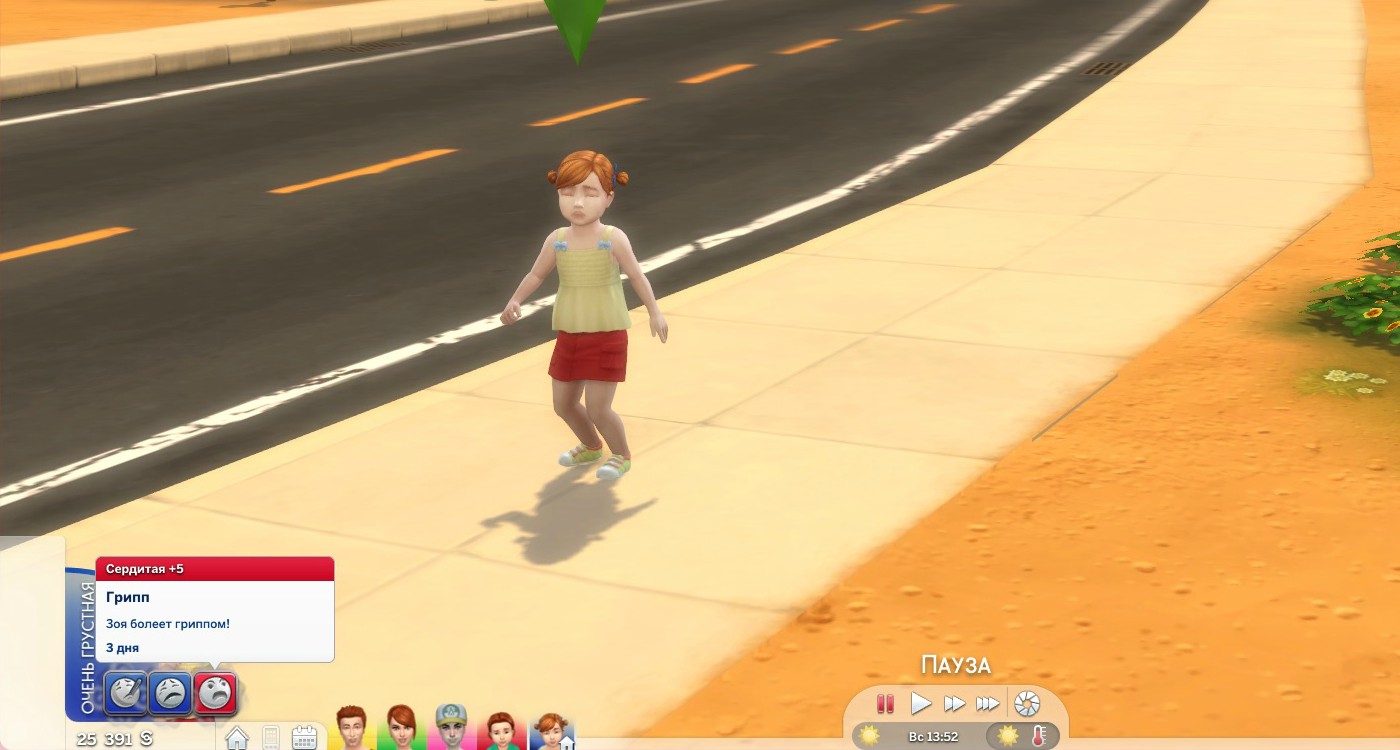
Task: Choose the thermometer sickness moodlet
Action: point(127,692)
